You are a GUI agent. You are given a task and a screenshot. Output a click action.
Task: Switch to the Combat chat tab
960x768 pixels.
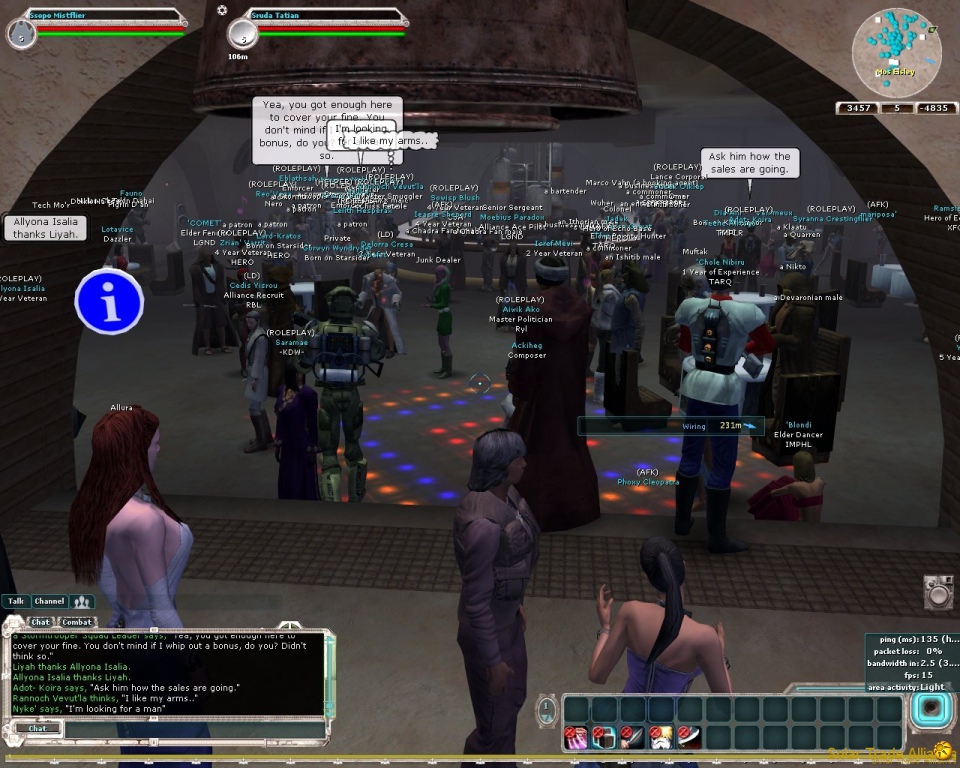(76, 622)
